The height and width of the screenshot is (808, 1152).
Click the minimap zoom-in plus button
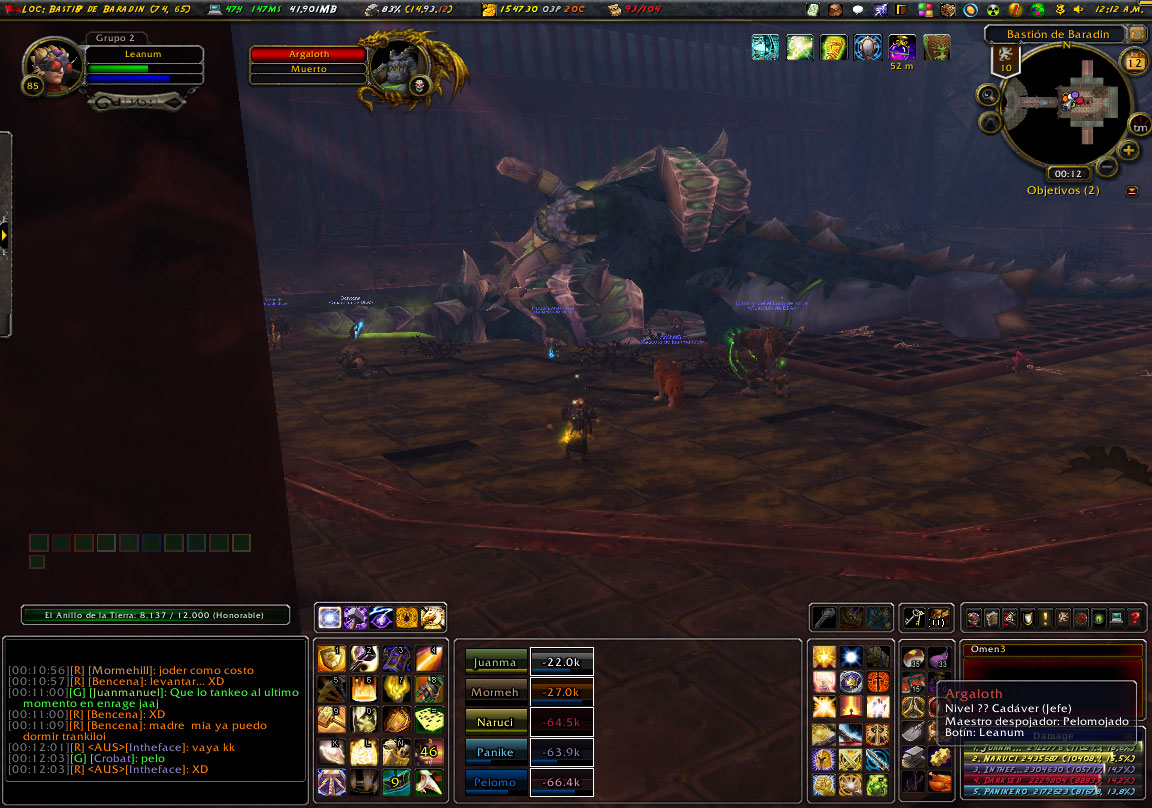click(x=1129, y=151)
